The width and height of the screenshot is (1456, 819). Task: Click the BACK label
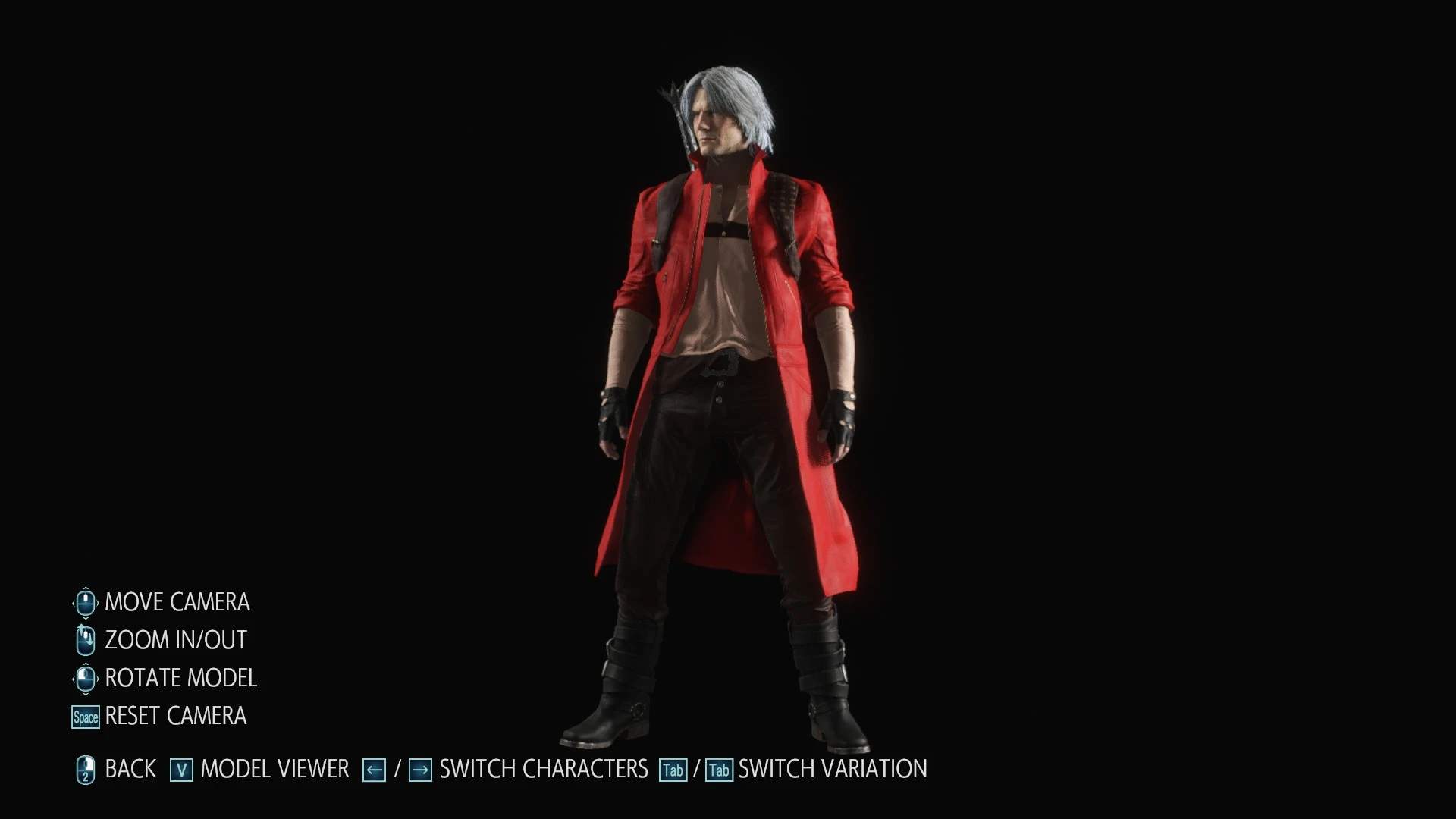(130, 768)
